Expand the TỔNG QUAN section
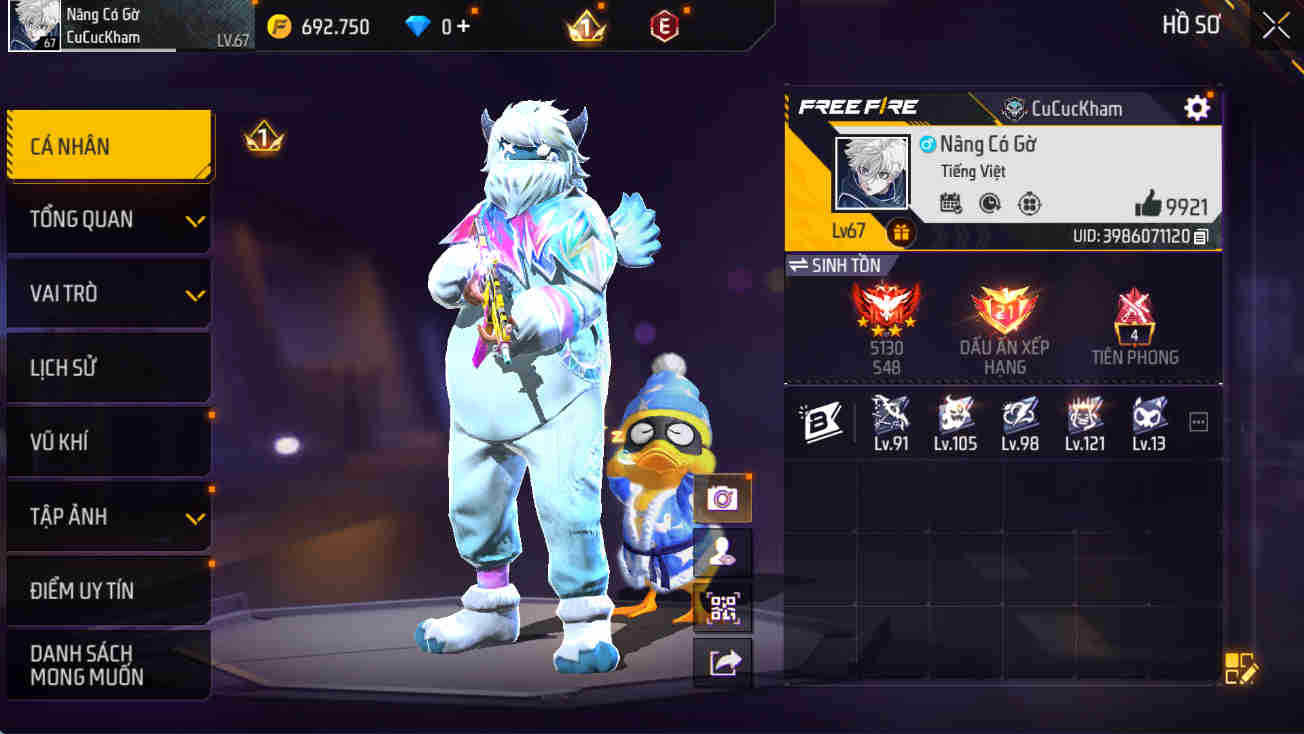Image resolution: width=1304 pixels, height=734 pixels. click(x=108, y=219)
